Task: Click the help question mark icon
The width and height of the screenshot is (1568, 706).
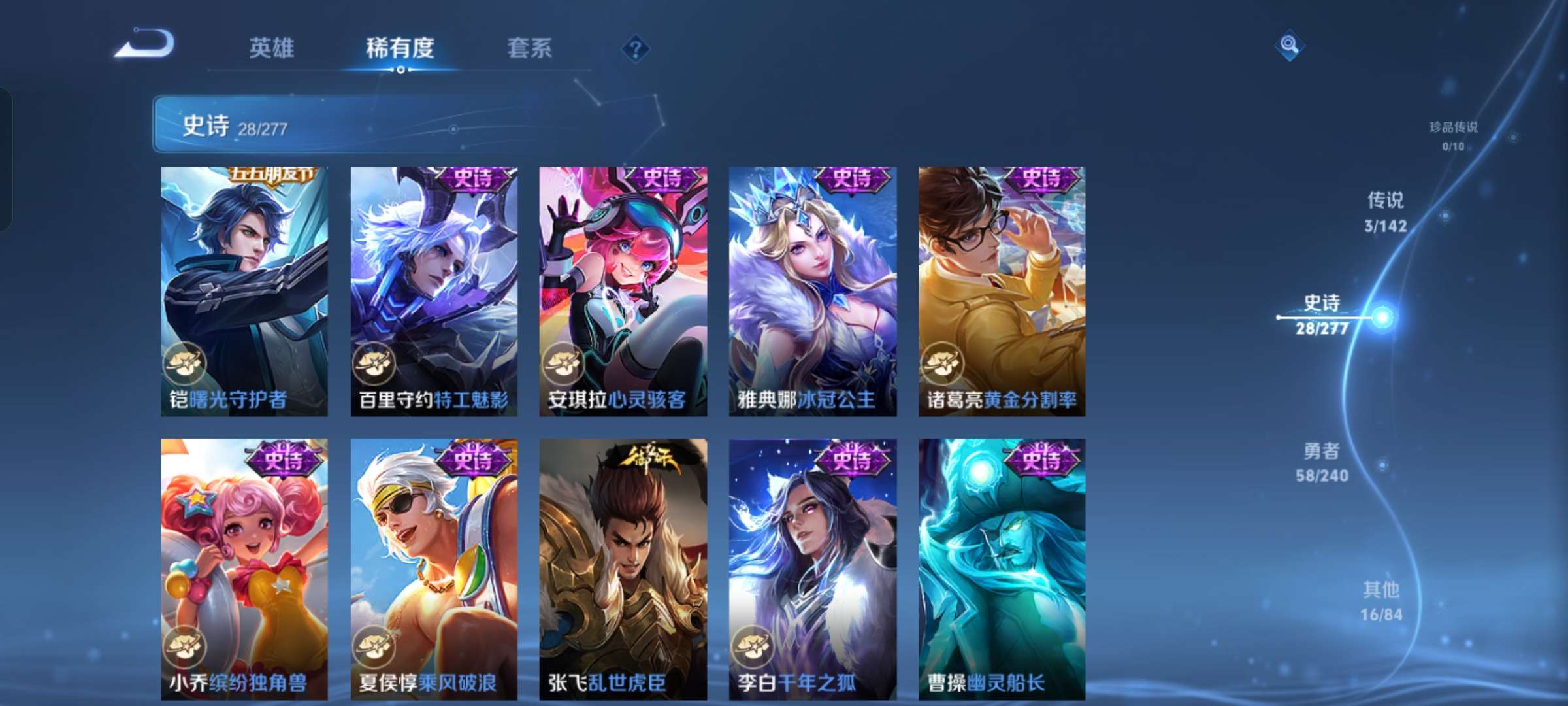Action: click(634, 49)
